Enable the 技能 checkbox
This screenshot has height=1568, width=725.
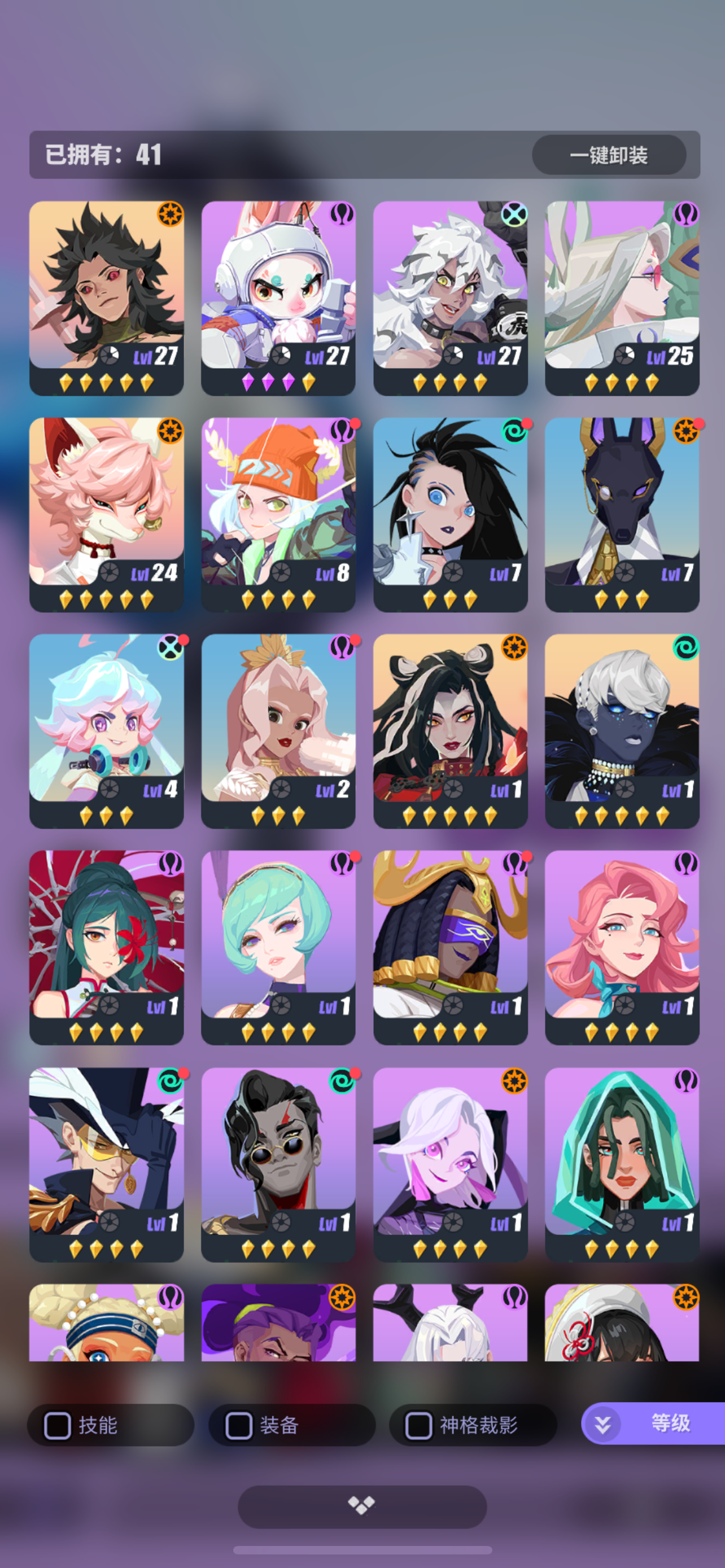click(x=58, y=1426)
